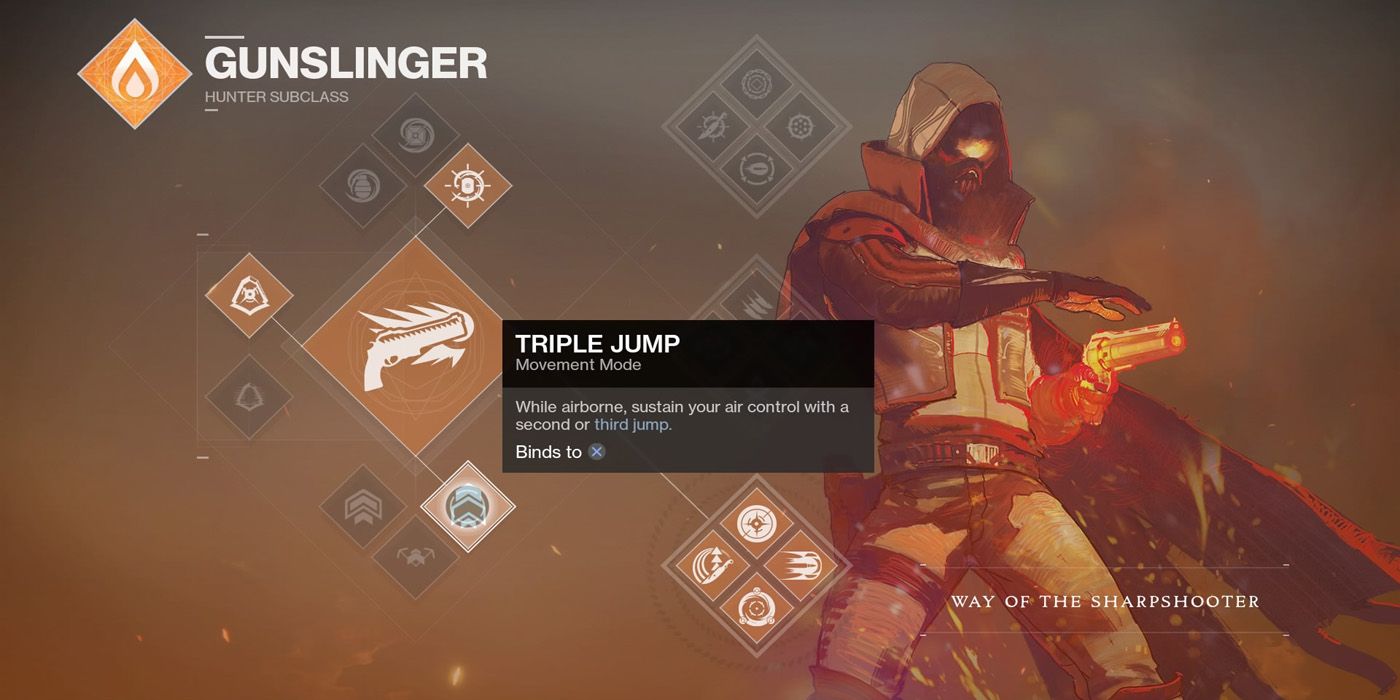The image size is (1400, 700).
Task: Choose the faded concentric rings perk icon
Action: [757, 84]
